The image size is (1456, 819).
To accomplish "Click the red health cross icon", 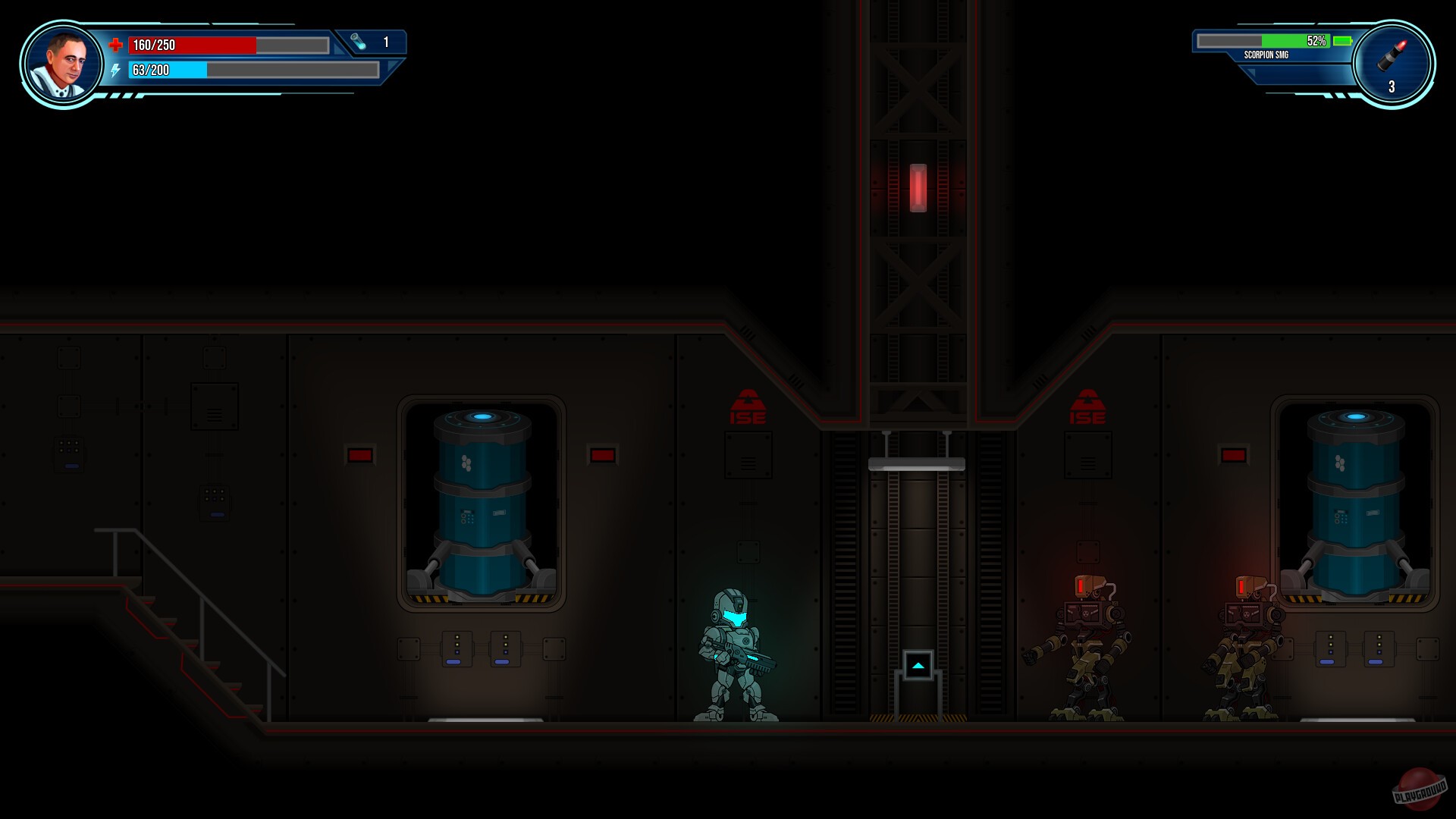I will coord(115,45).
